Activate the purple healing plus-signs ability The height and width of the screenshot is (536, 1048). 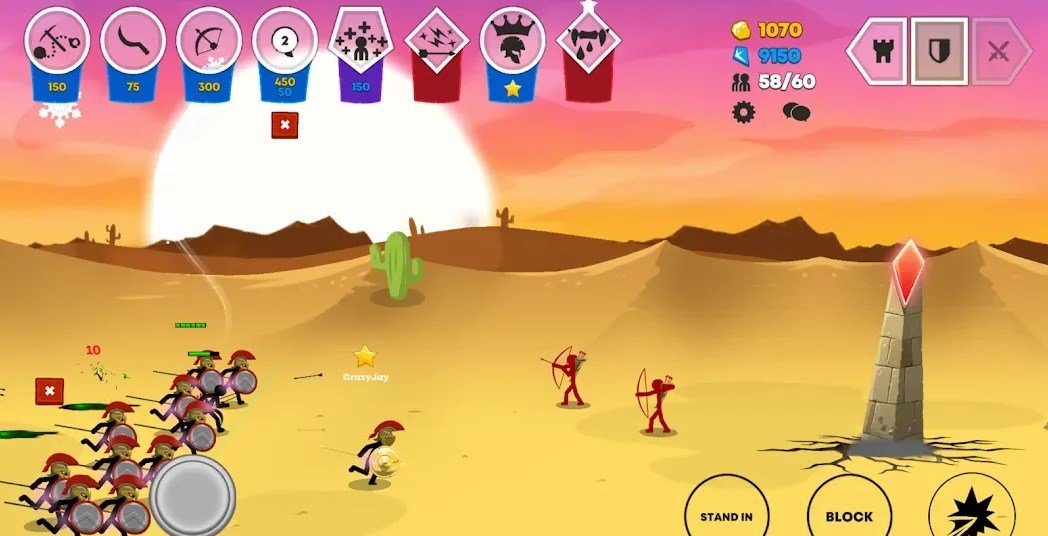click(361, 42)
